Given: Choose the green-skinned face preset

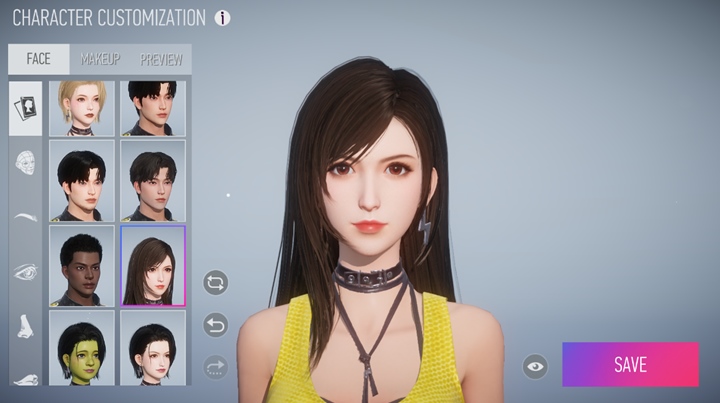Looking at the screenshot, I should tap(85, 347).
